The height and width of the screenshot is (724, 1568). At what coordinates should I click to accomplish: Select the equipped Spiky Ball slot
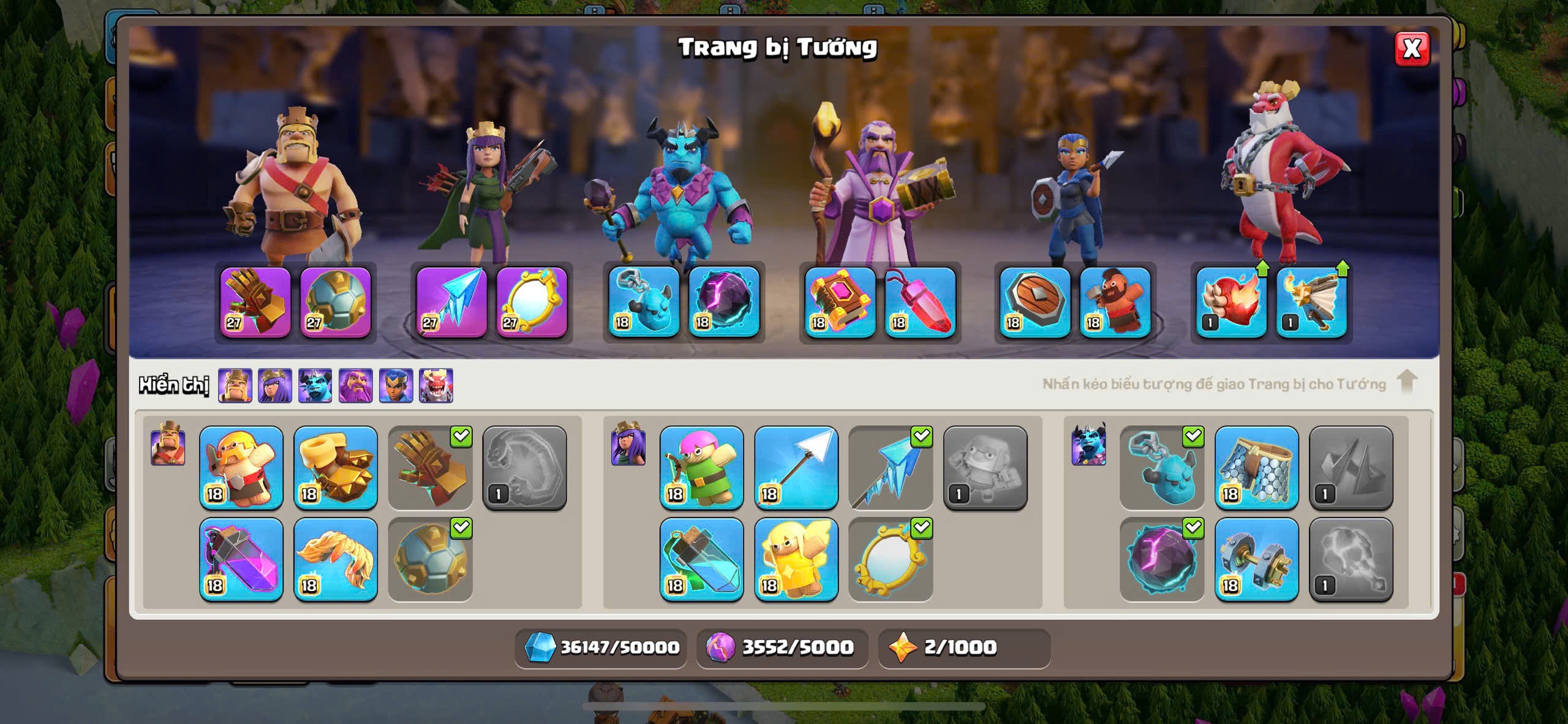[x=336, y=302]
